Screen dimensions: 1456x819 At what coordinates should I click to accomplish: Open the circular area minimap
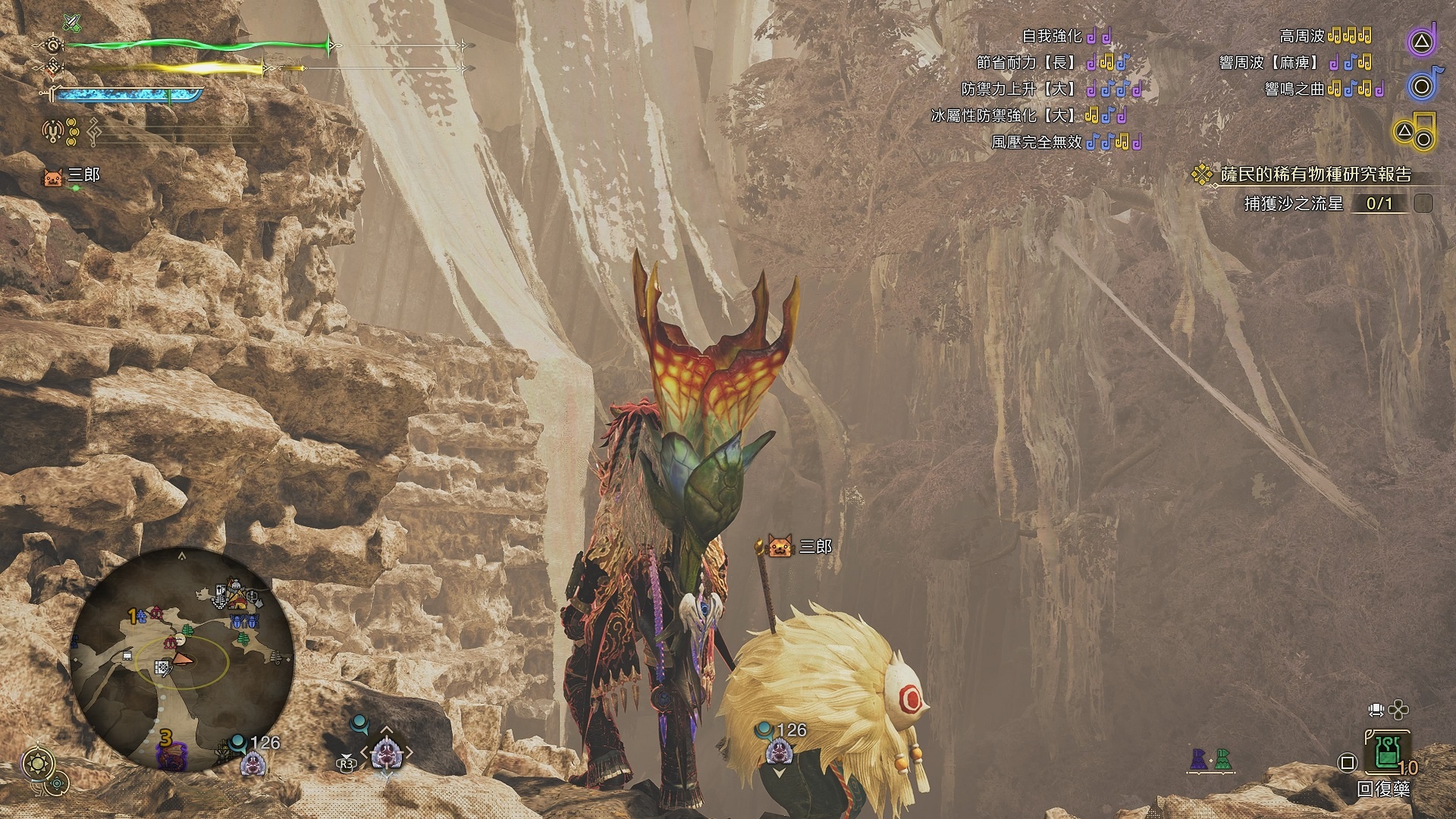182,658
